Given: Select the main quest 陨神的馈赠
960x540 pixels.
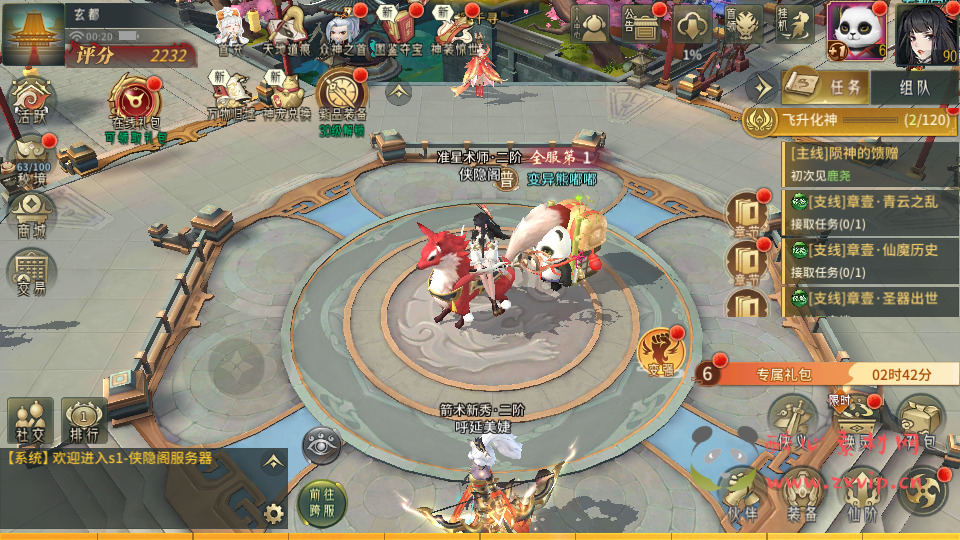Looking at the screenshot, I should pyautogui.click(x=868, y=163).
